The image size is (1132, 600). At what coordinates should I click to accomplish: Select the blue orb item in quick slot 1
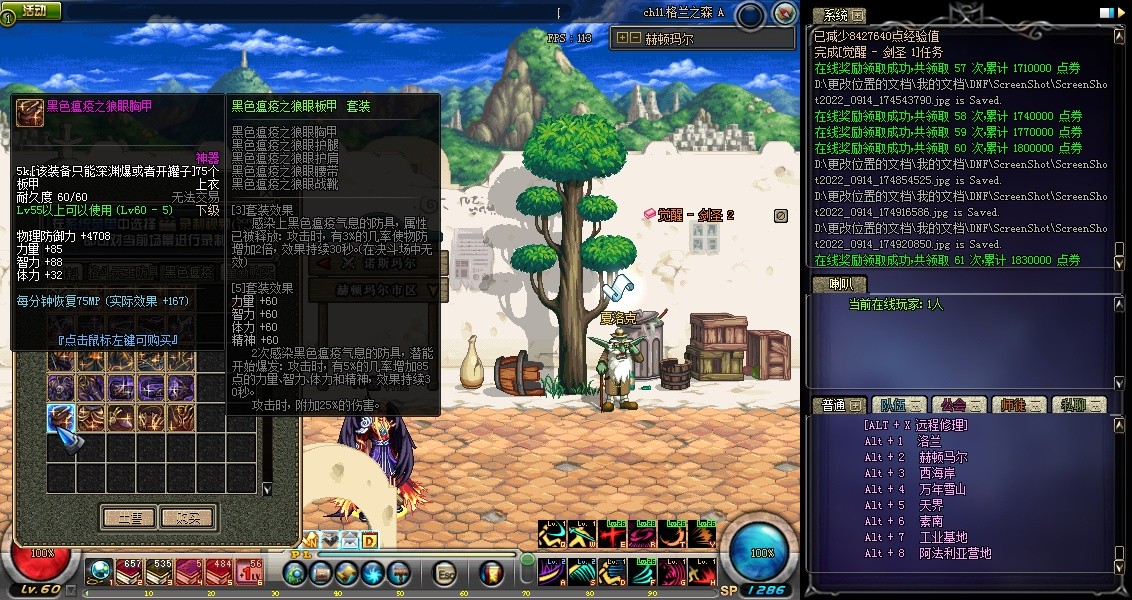[101, 571]
